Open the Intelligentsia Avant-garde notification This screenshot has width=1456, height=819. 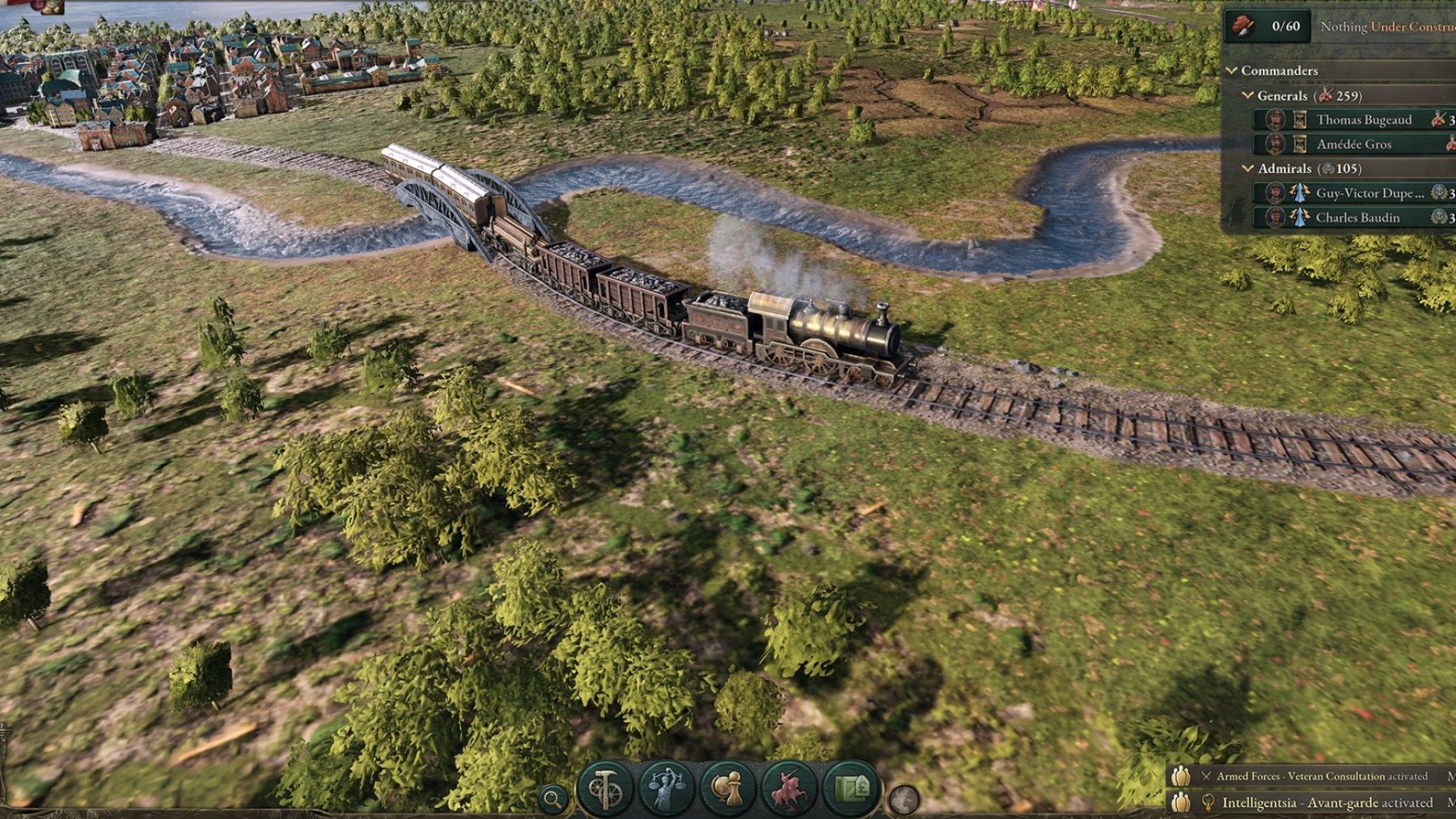(x=1327, y=802)
